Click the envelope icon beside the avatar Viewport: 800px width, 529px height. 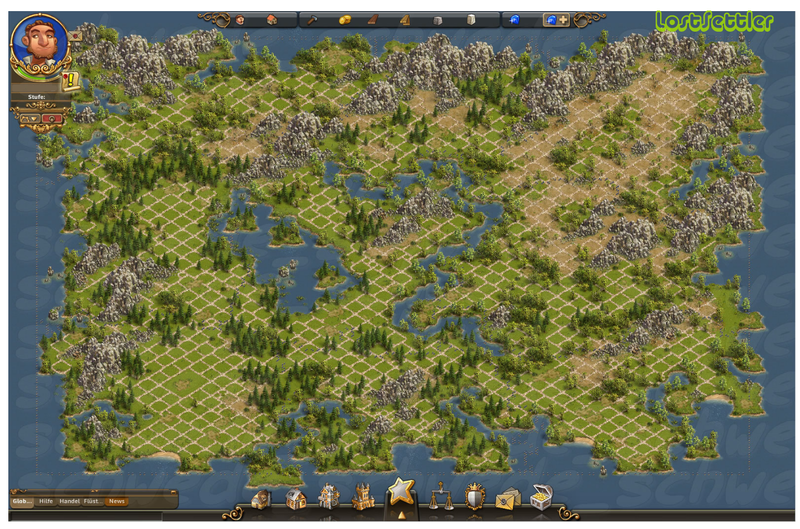(75, 35)
